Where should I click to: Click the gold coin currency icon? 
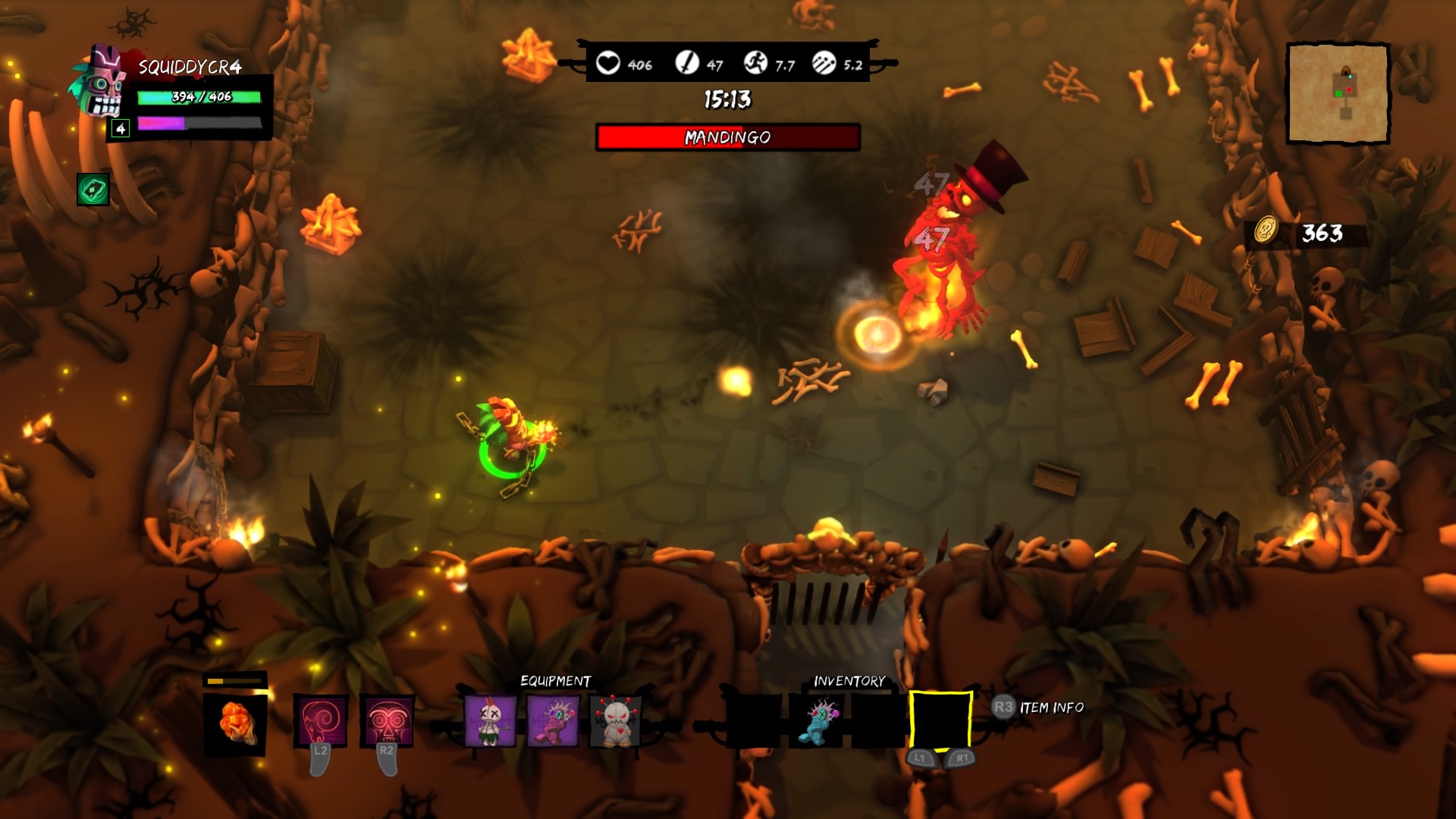click(x=1264, y=230)
